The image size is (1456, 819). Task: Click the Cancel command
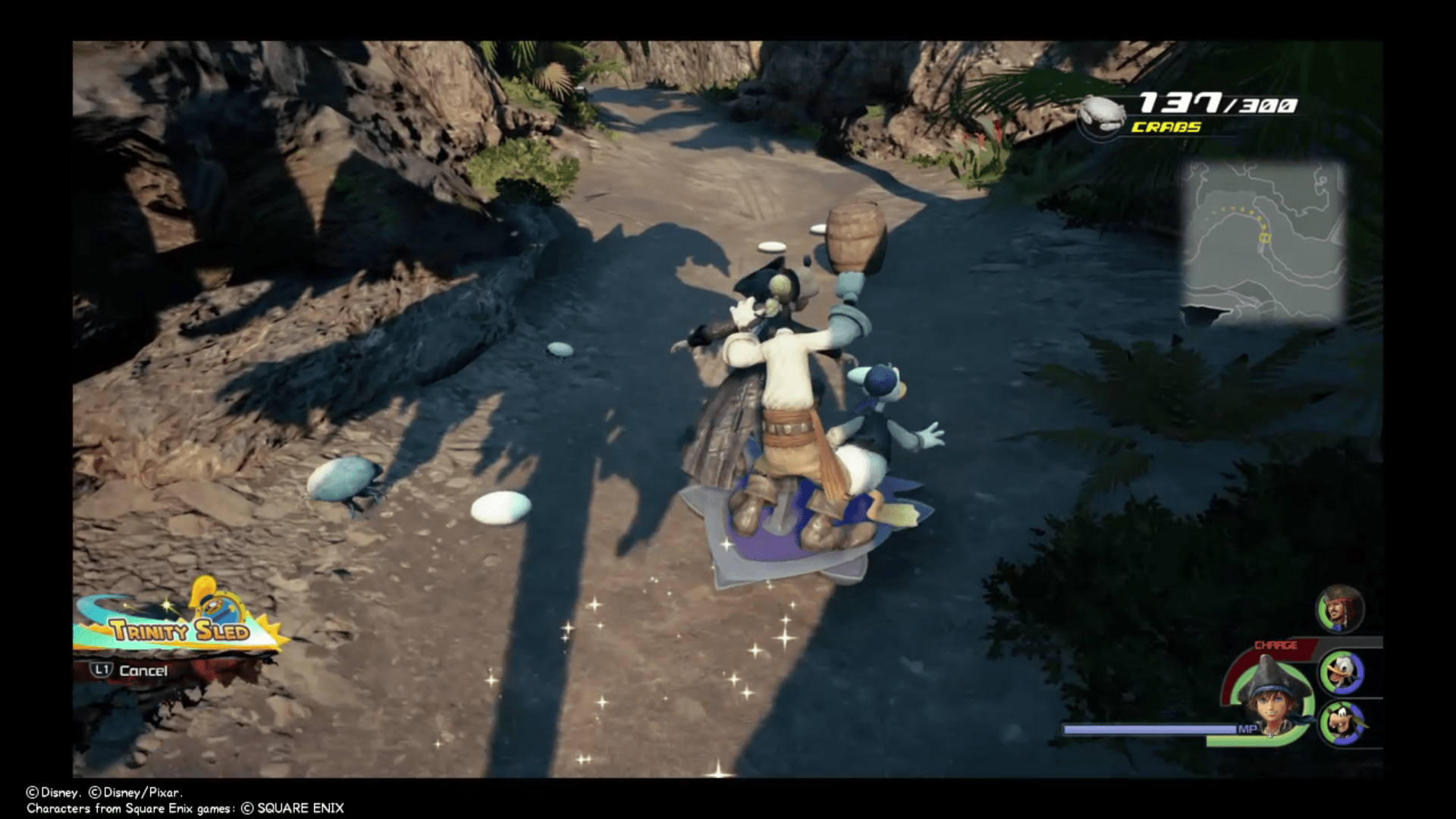coord(143,670)
